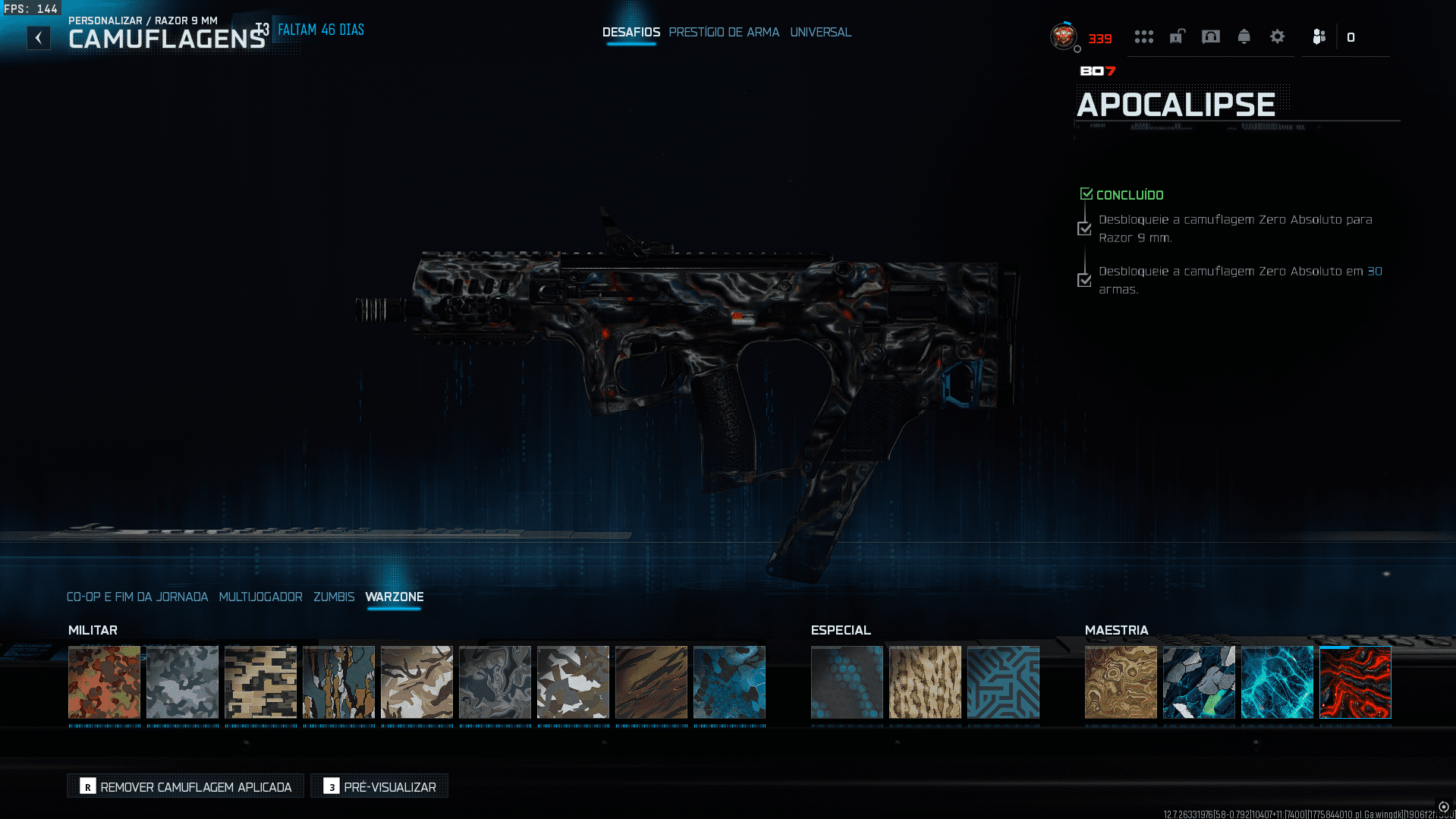Choose the Zumbis camouflage category
The width and height of the screenshot is (1456, 819).
[x=334, y=597]
